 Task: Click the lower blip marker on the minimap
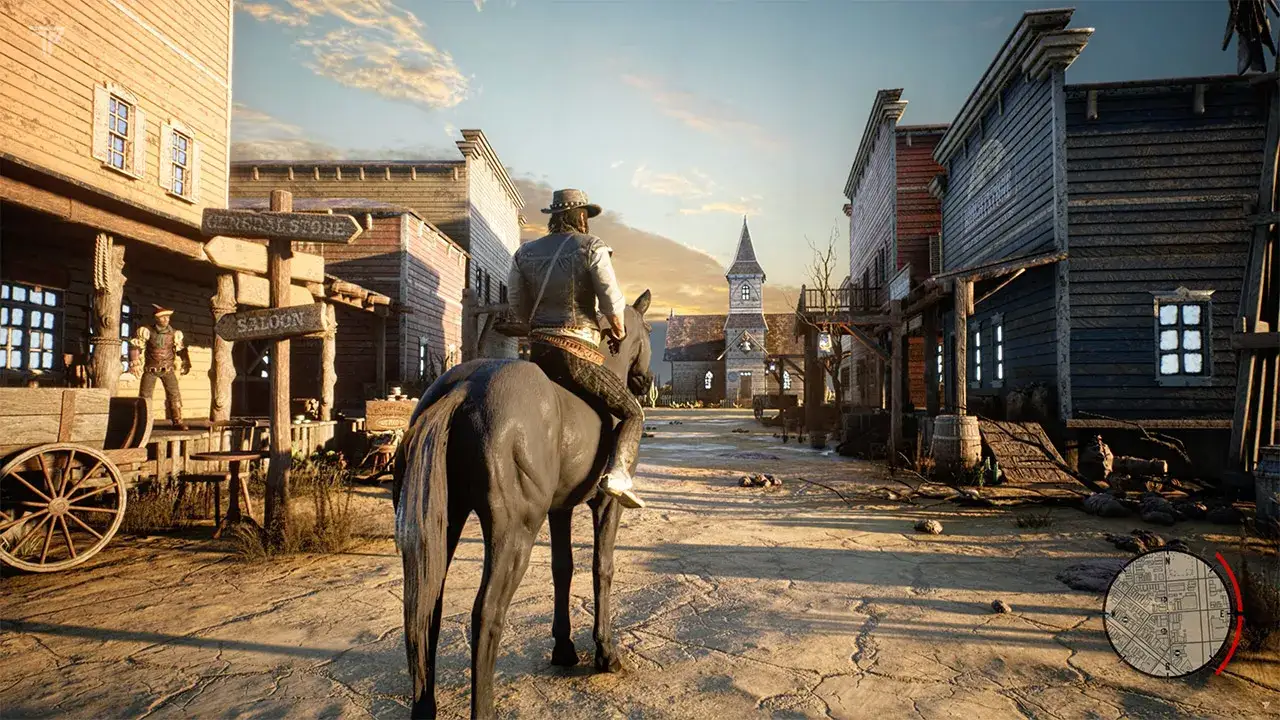(1177, 651)
